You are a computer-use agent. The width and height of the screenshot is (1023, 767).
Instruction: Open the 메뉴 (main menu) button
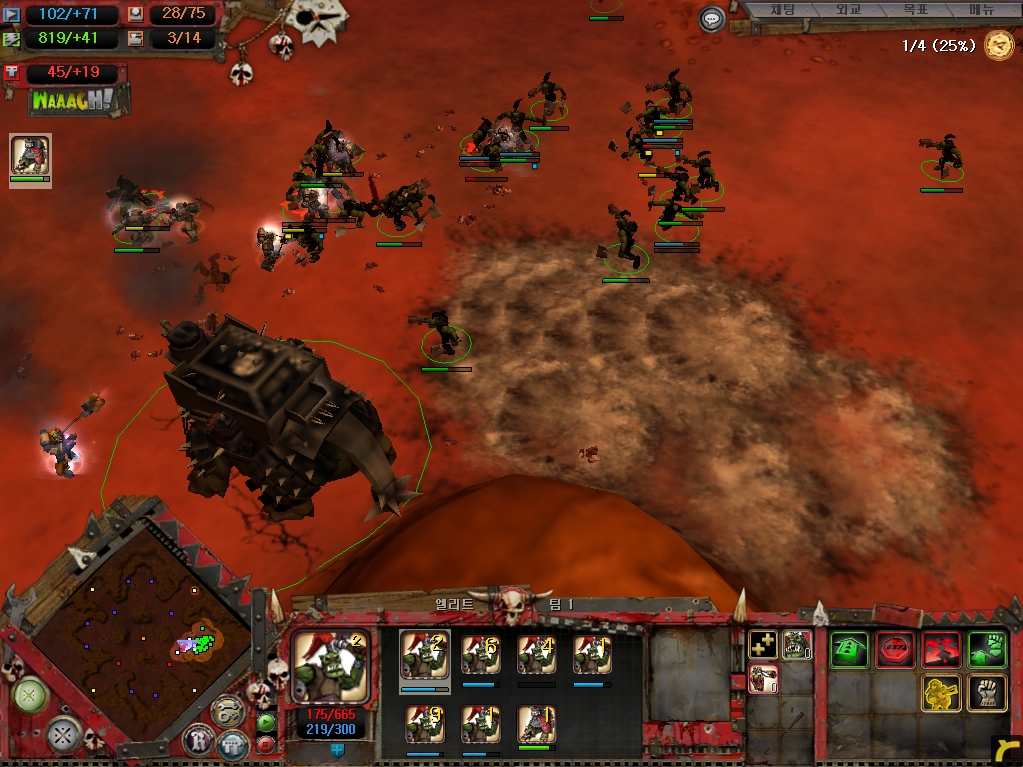click(981, 10)
